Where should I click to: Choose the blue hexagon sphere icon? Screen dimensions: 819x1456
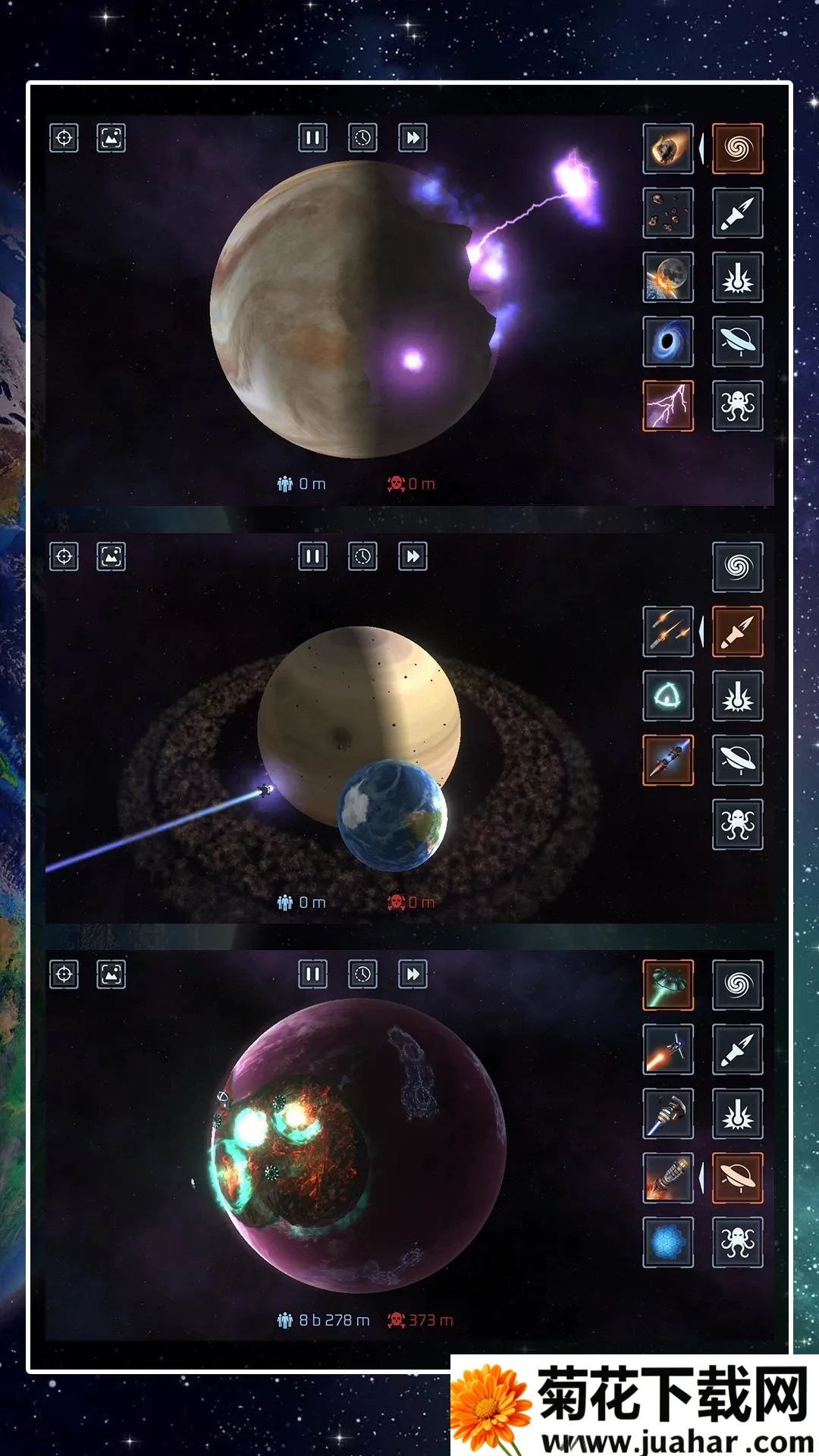coord(668,1242)
